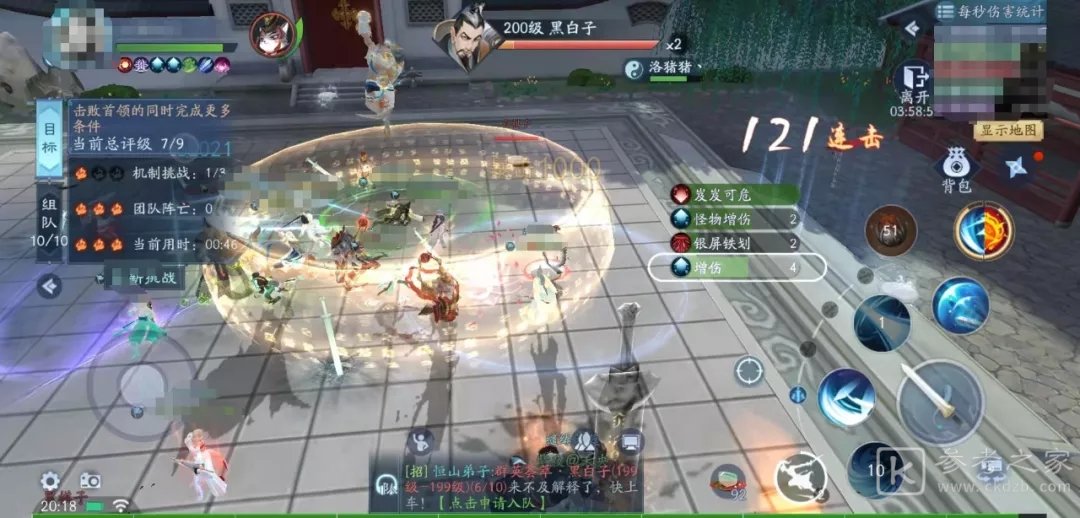Leave the dungeon via 离开 button
The width and height of the screenshot is (1080, 518).
click(x=913, y=84)
